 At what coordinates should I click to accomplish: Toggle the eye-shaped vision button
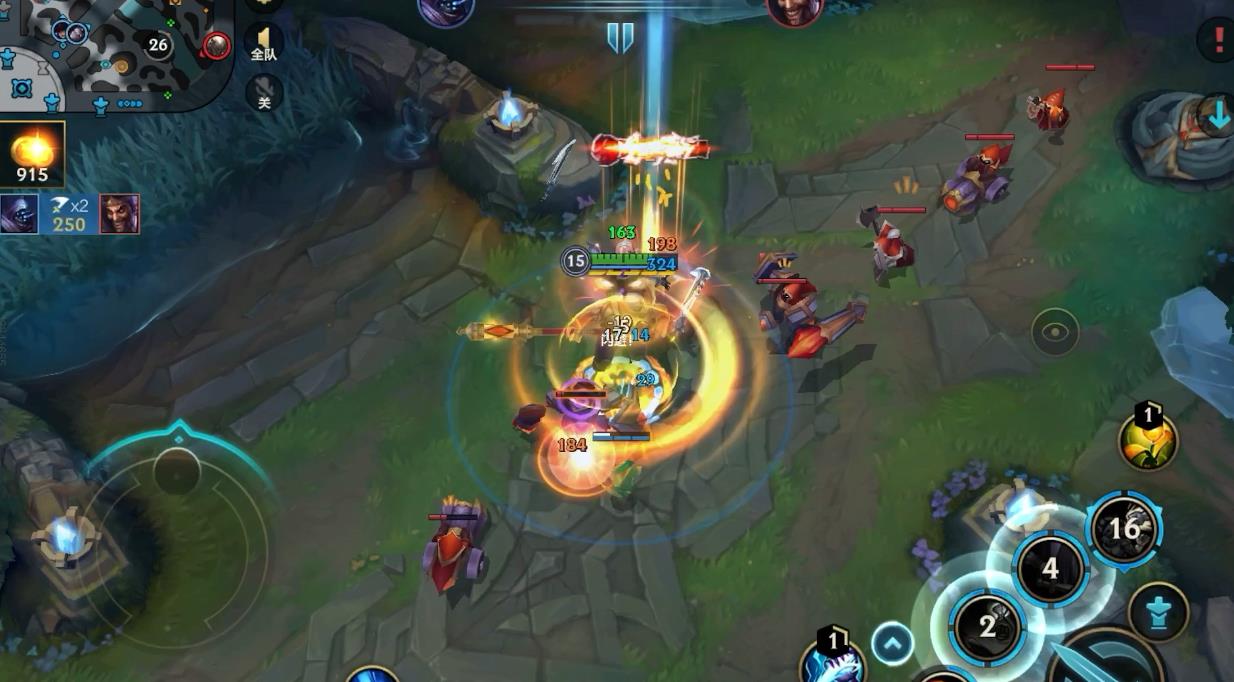(x=1055, y=333)
